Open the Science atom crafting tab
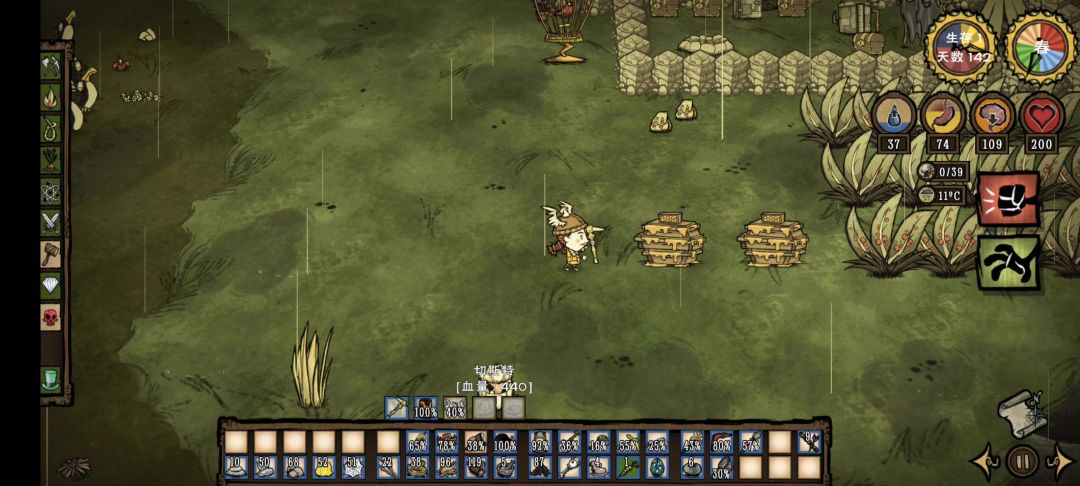This screenshot has height=486, width=1080. [50, 190]
